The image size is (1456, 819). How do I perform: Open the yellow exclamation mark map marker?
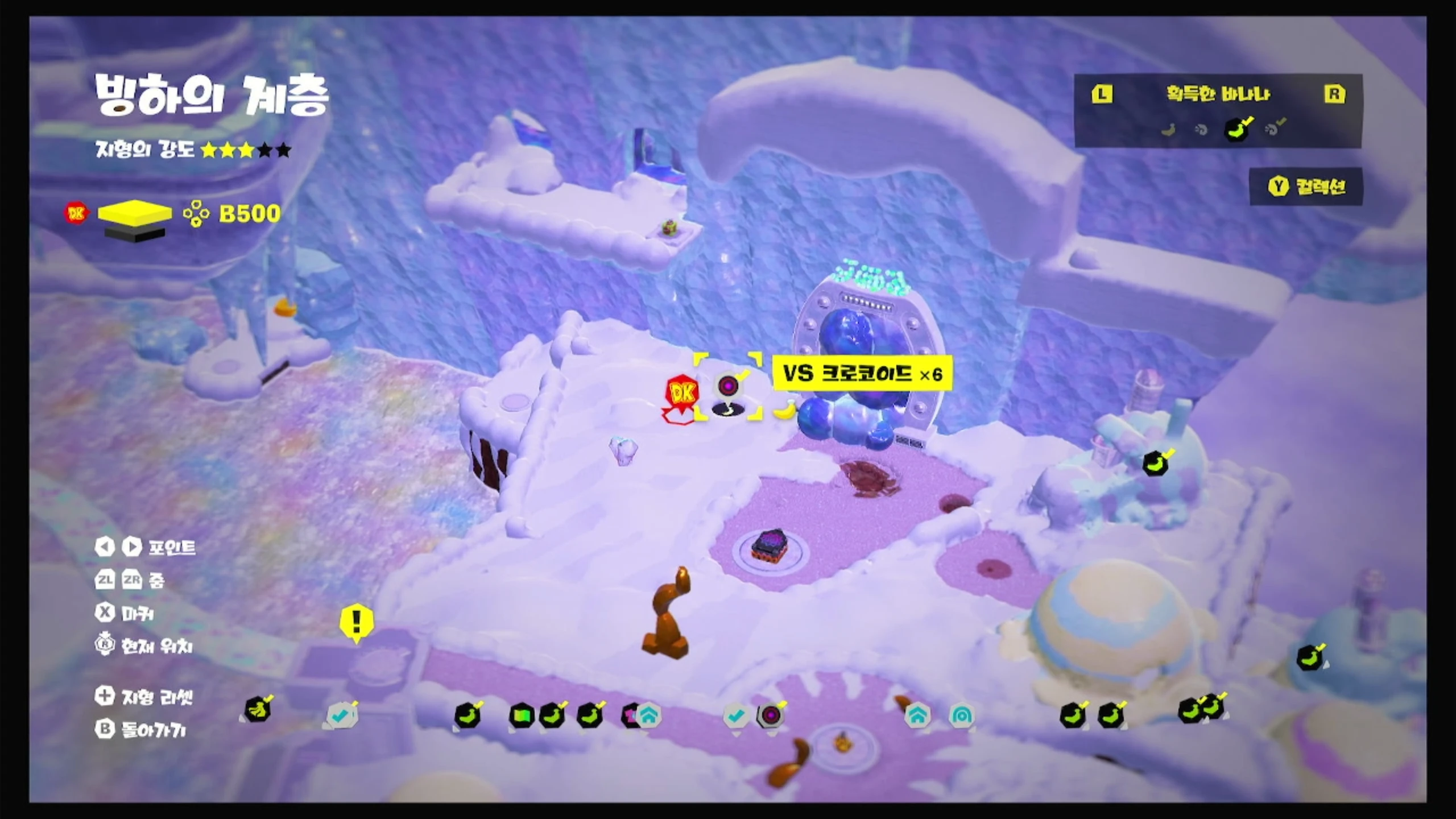click(x=357, y=622)
